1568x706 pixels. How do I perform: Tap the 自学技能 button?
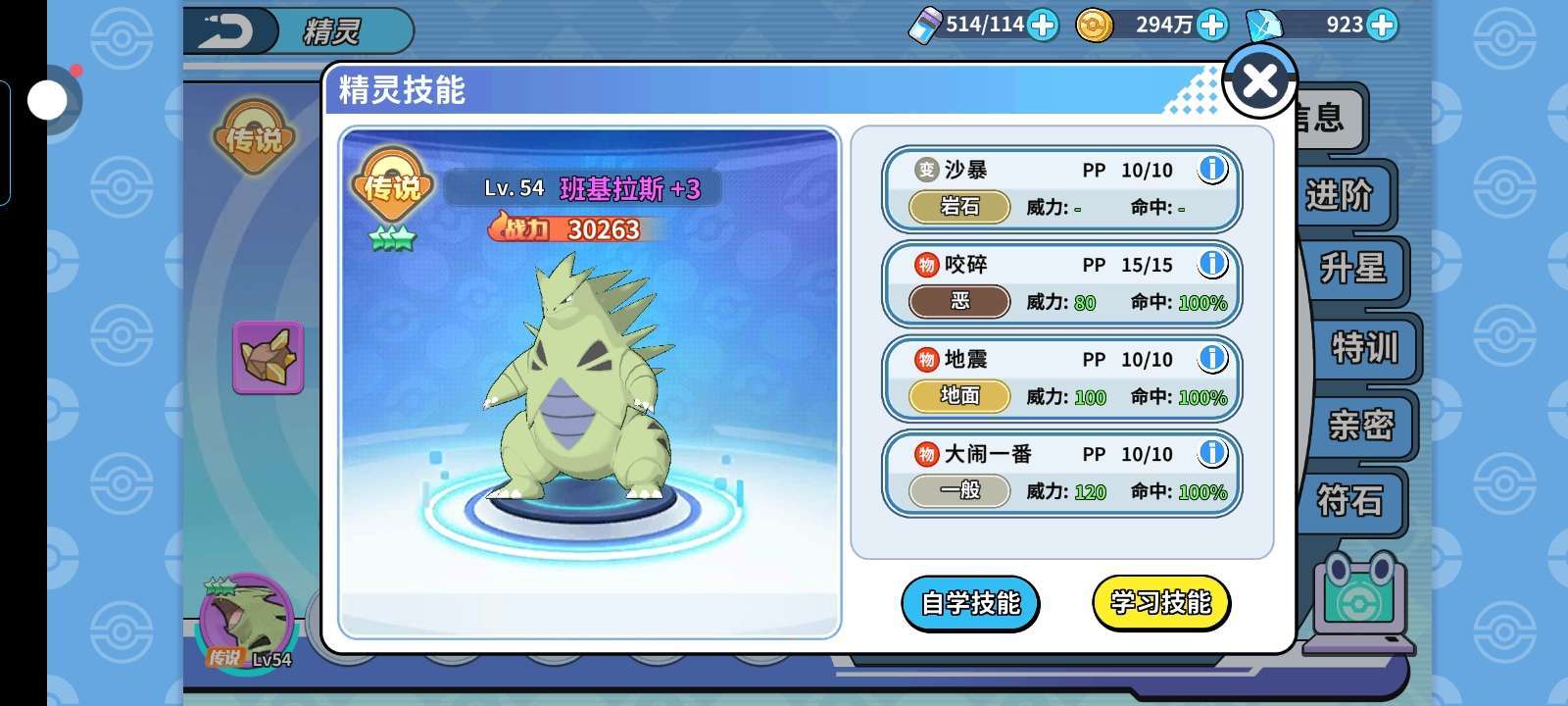(x=969, y=603)
